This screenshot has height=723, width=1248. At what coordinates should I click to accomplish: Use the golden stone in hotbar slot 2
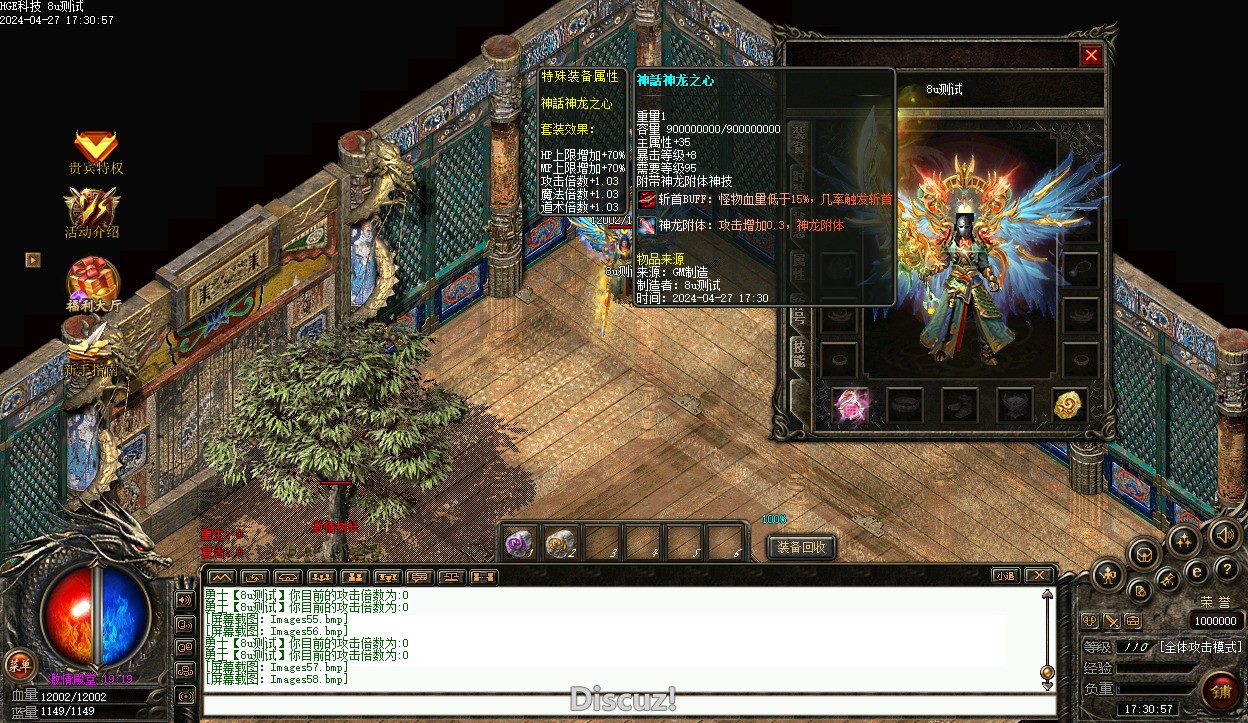coord(560,543)
